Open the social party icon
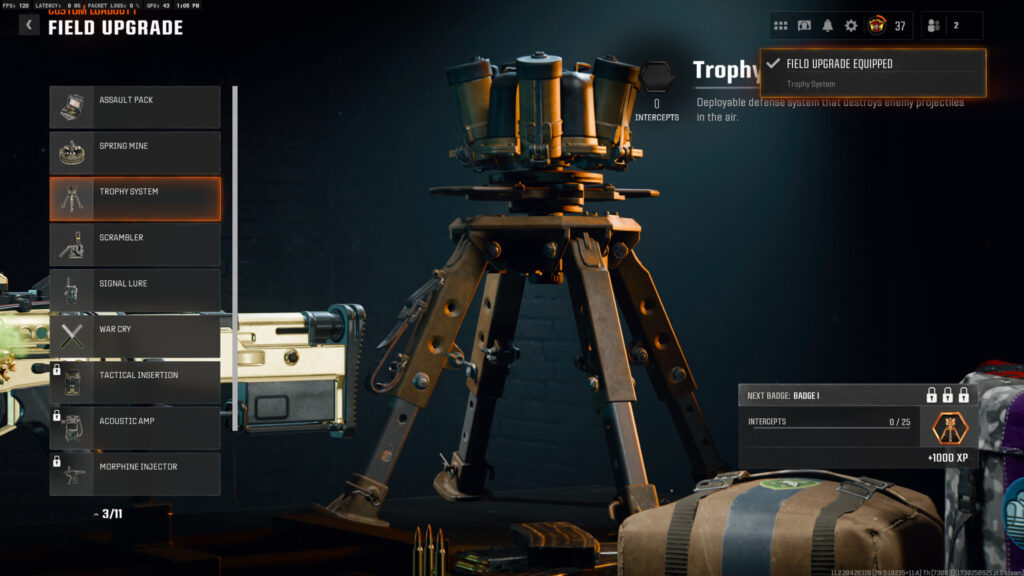 coord(934,26)
